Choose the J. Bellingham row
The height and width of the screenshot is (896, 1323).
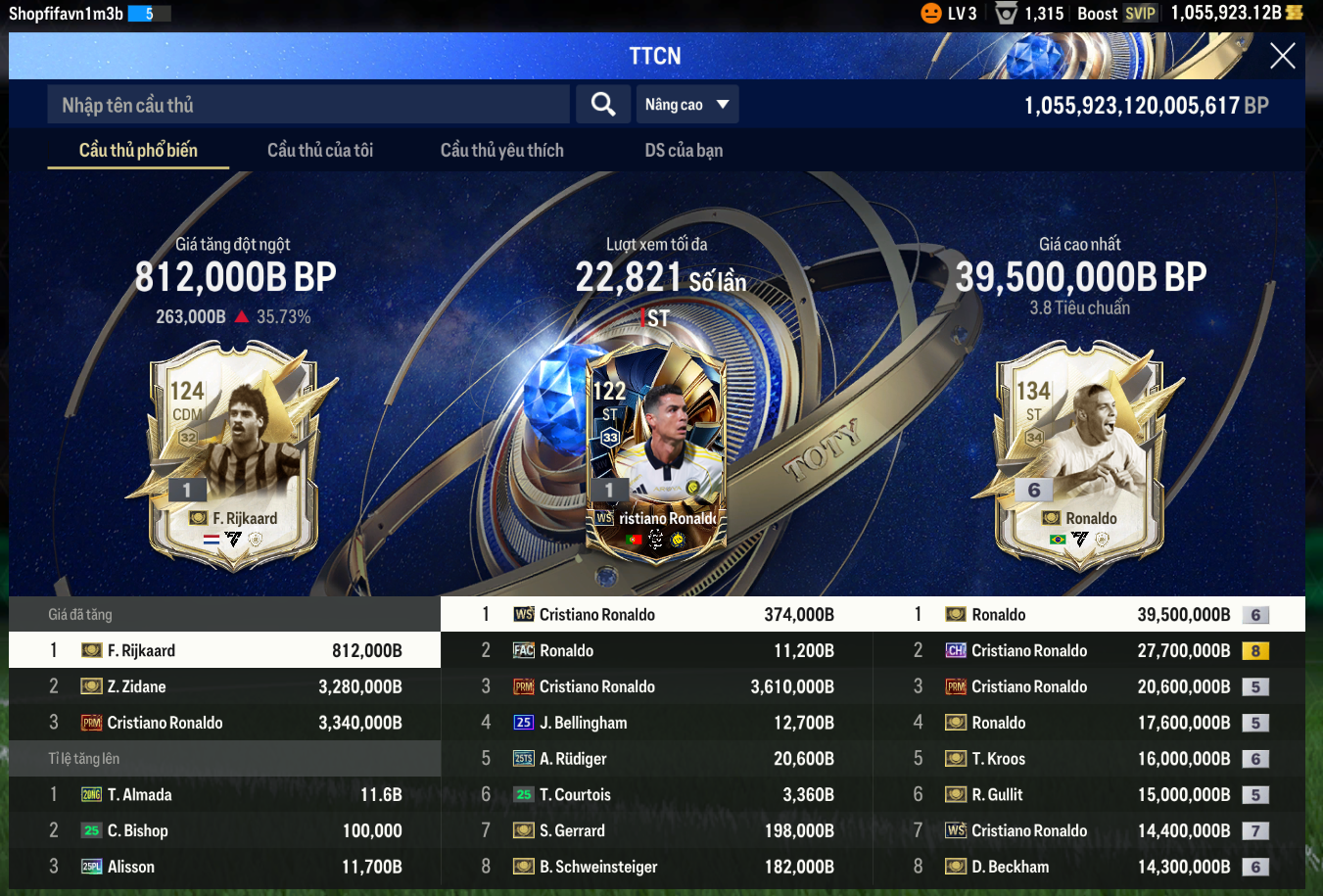(656, 723)
